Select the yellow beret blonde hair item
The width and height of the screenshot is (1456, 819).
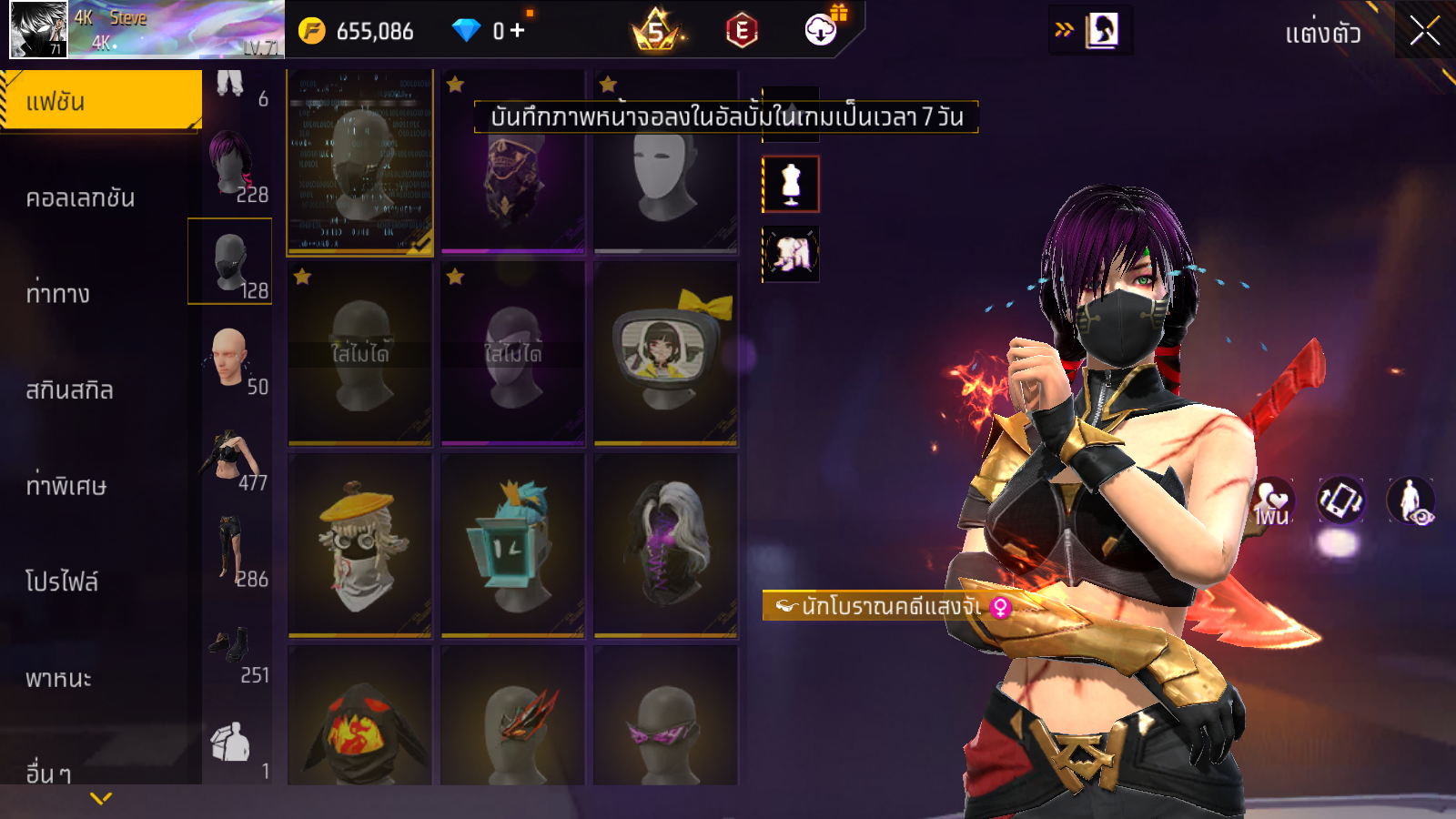pyautogui.click(x=359, y=545)
